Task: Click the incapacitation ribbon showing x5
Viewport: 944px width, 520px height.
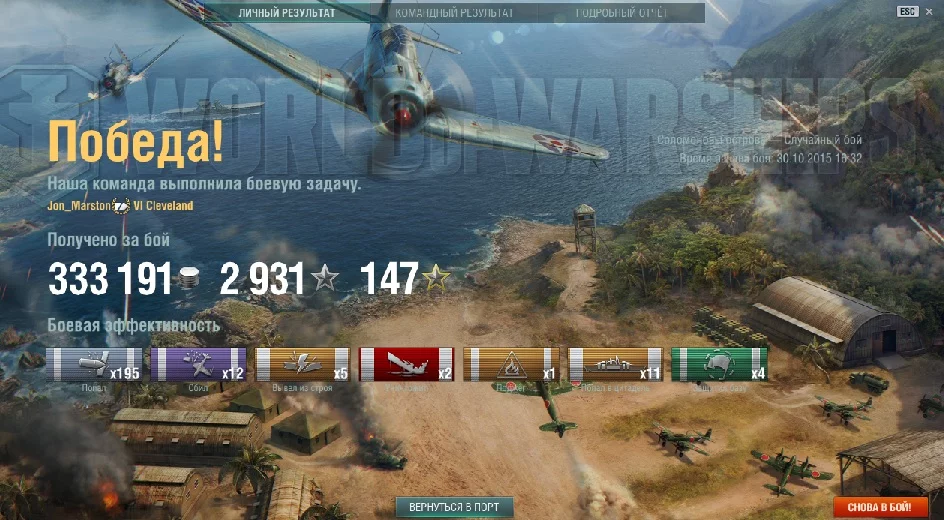Action: coord(303,364)
